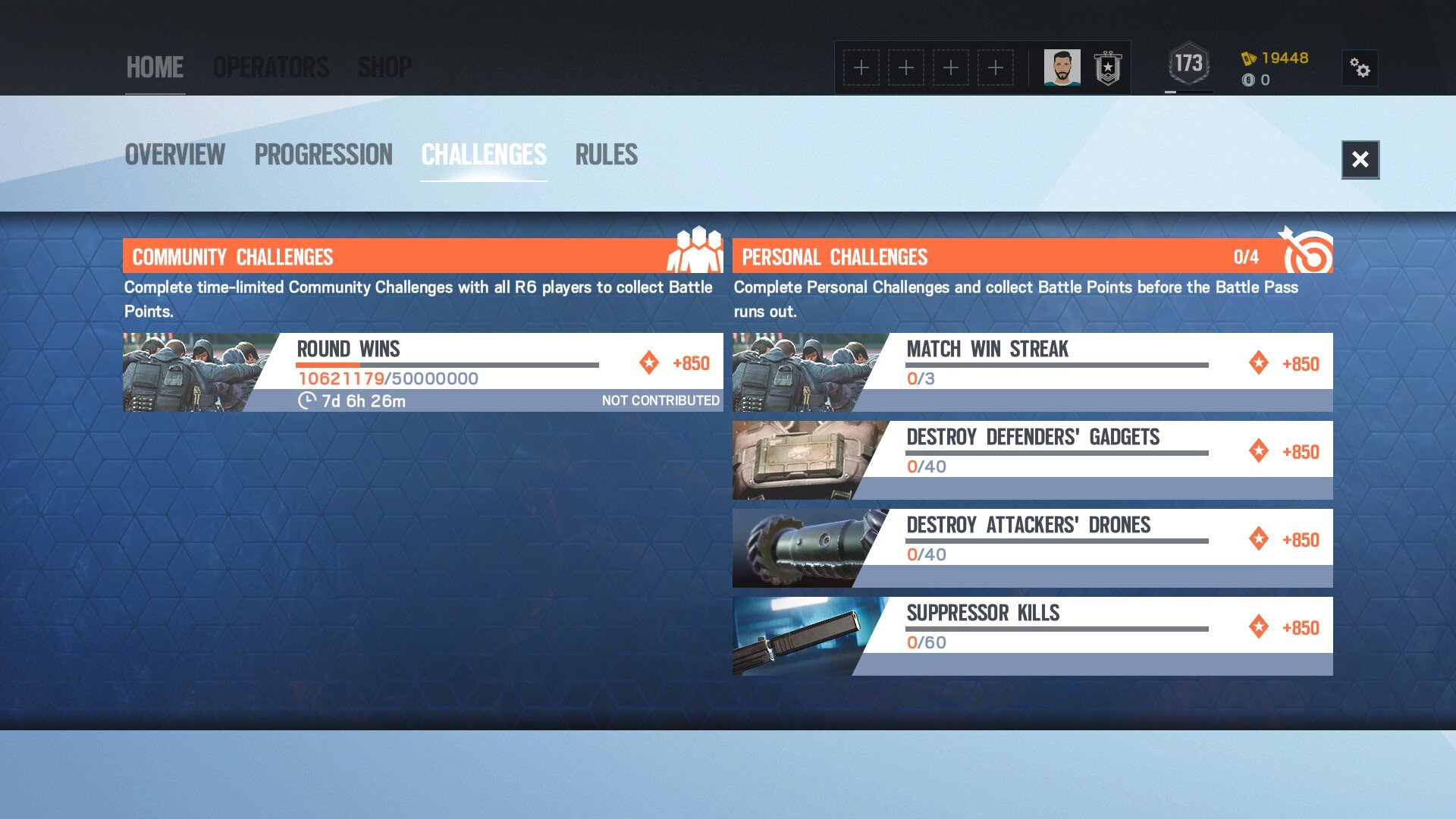Go to the Operators menu
The height and width of the screenshot is (819, 1456).
271,67
